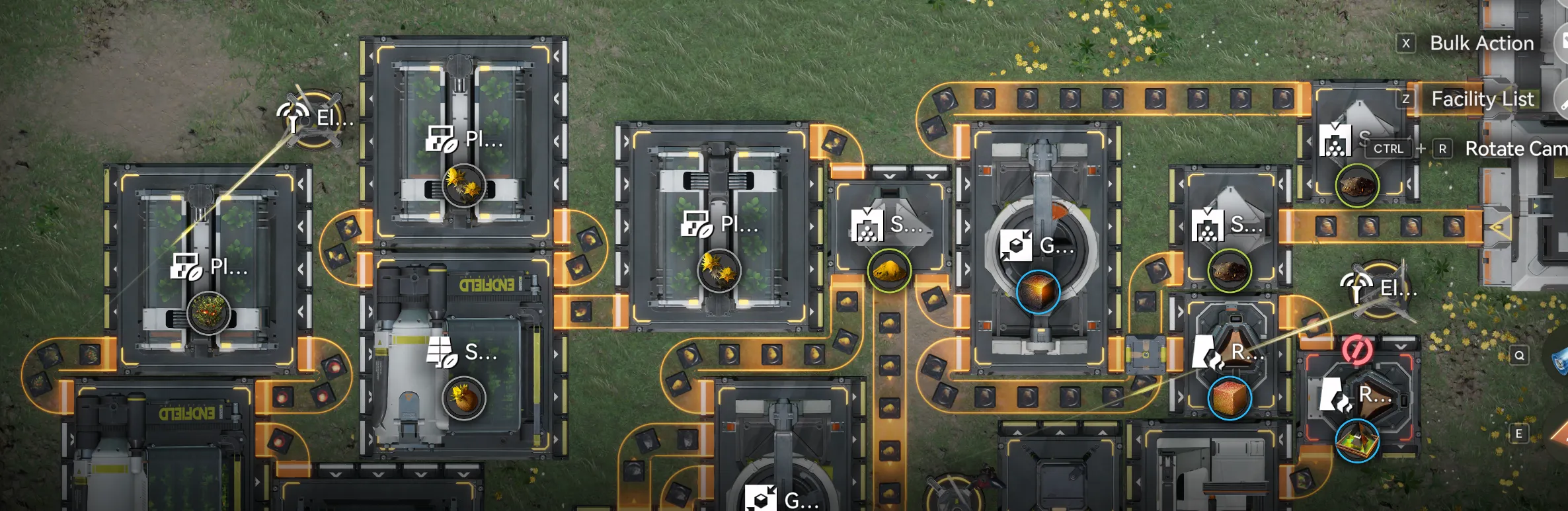Screen dimensions: 1568x511
Task: Select the green and yellow pyramid product icon
Action: point(1356,441)
